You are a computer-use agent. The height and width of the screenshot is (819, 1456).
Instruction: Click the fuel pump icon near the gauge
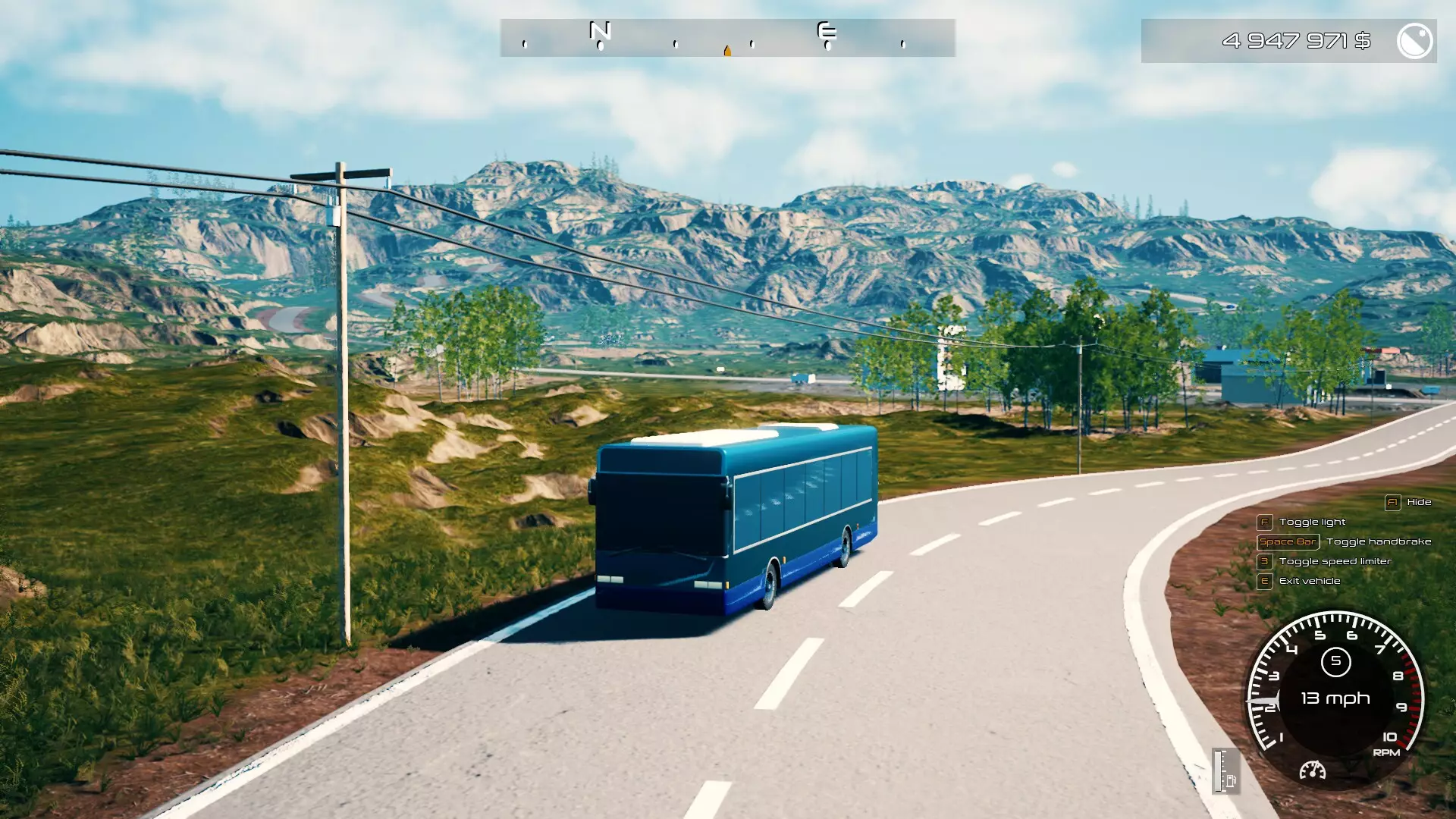point(1231,781)
